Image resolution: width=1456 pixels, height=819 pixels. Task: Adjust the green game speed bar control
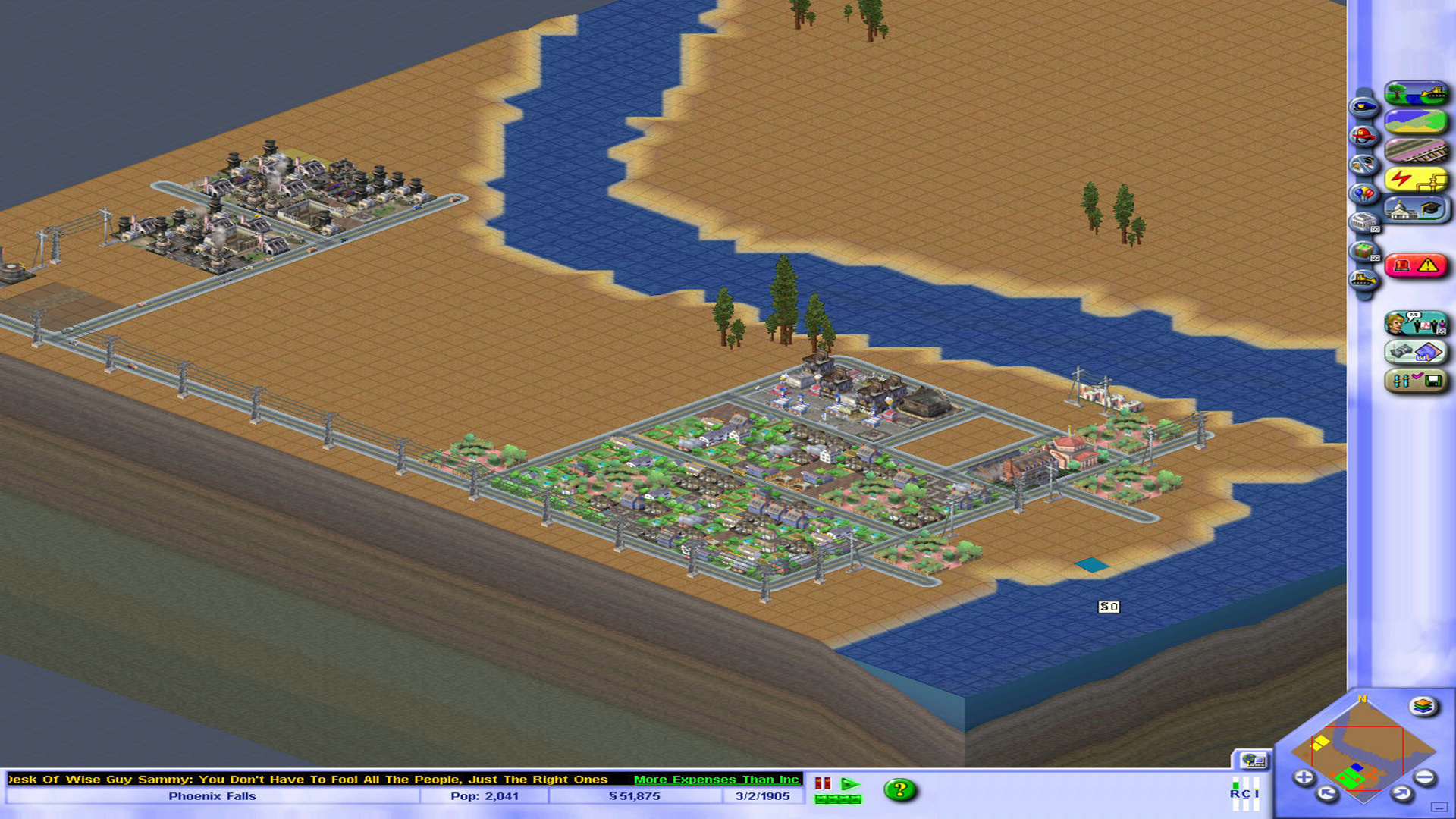838,800
